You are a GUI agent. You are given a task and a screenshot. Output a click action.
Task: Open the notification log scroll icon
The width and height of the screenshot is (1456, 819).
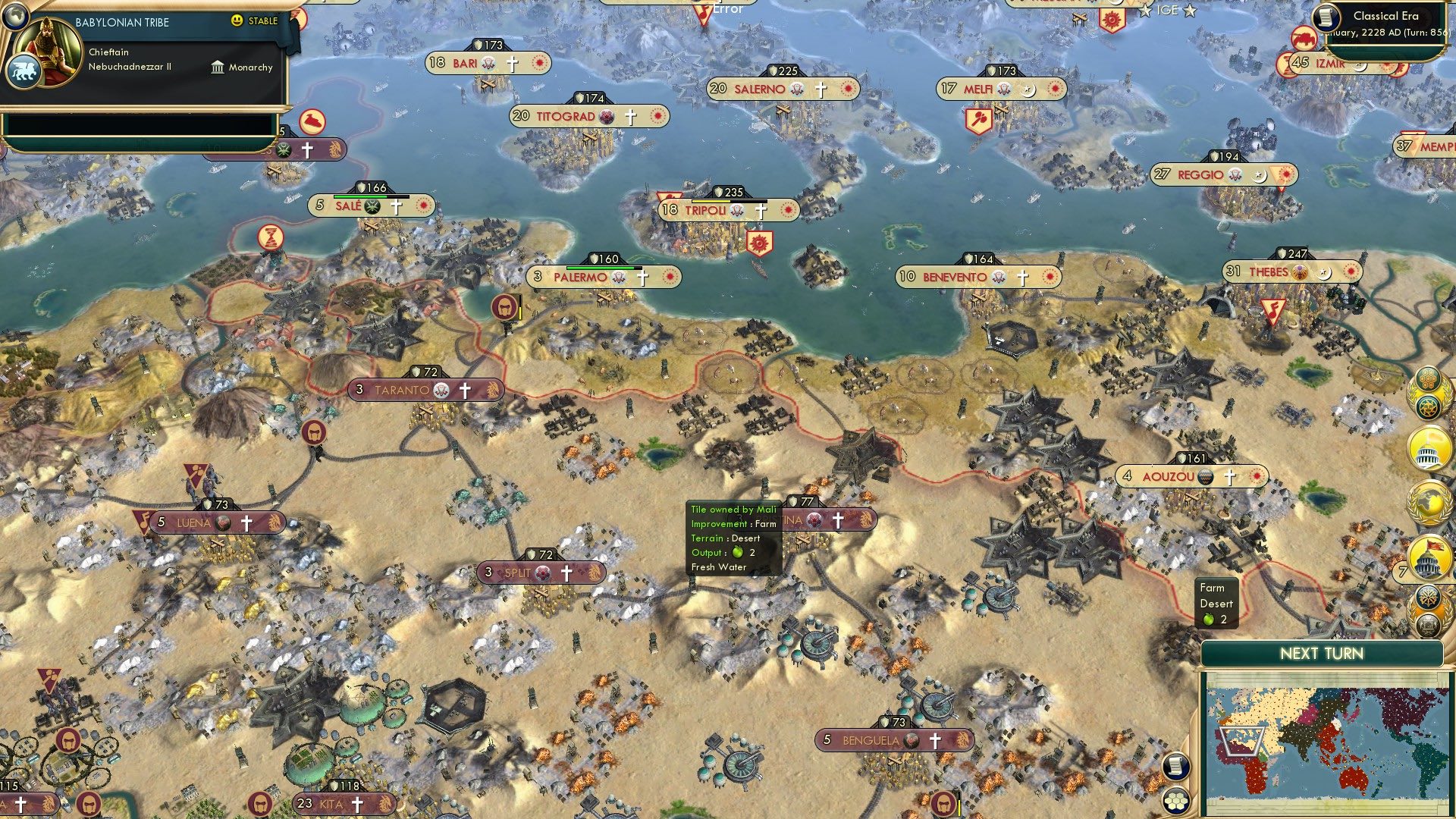[1175, 765]
